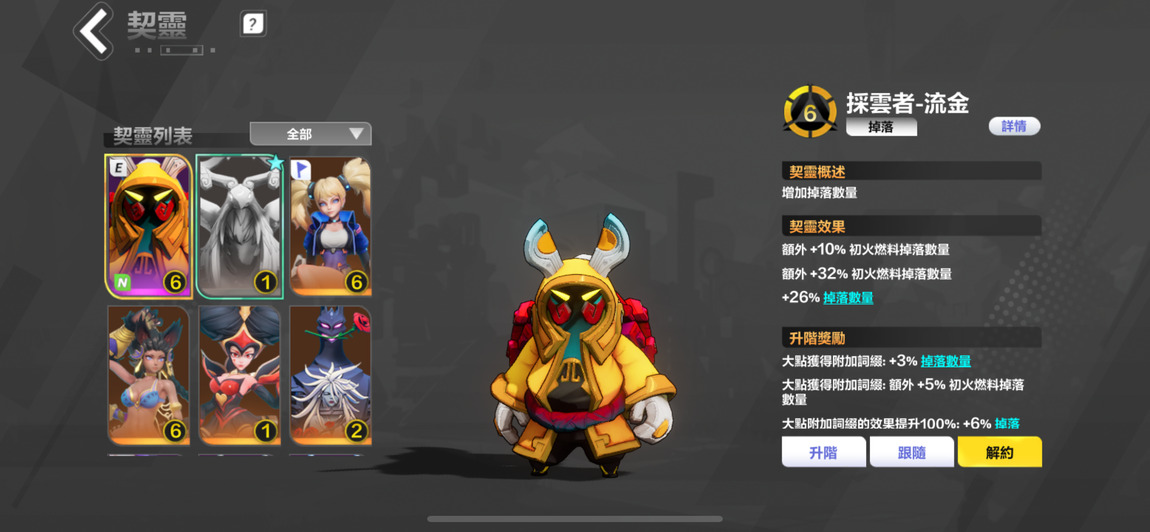Open the 掉落數量 link under 契靈效果
The height and width of the screenshot is (532, 1150).
pyautogui.click(x=848, y=298)
